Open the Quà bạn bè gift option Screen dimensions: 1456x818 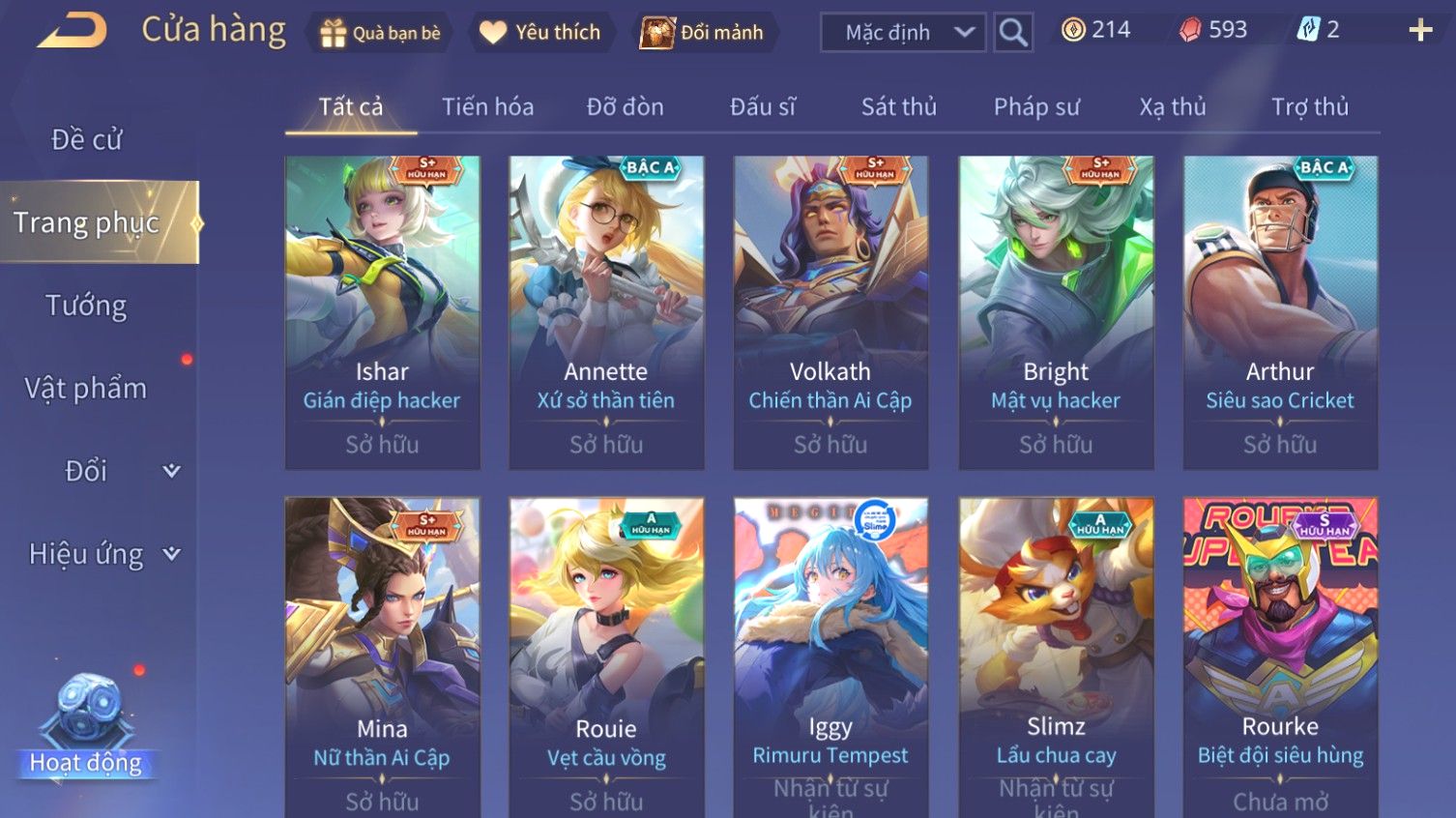coord(380,33)
